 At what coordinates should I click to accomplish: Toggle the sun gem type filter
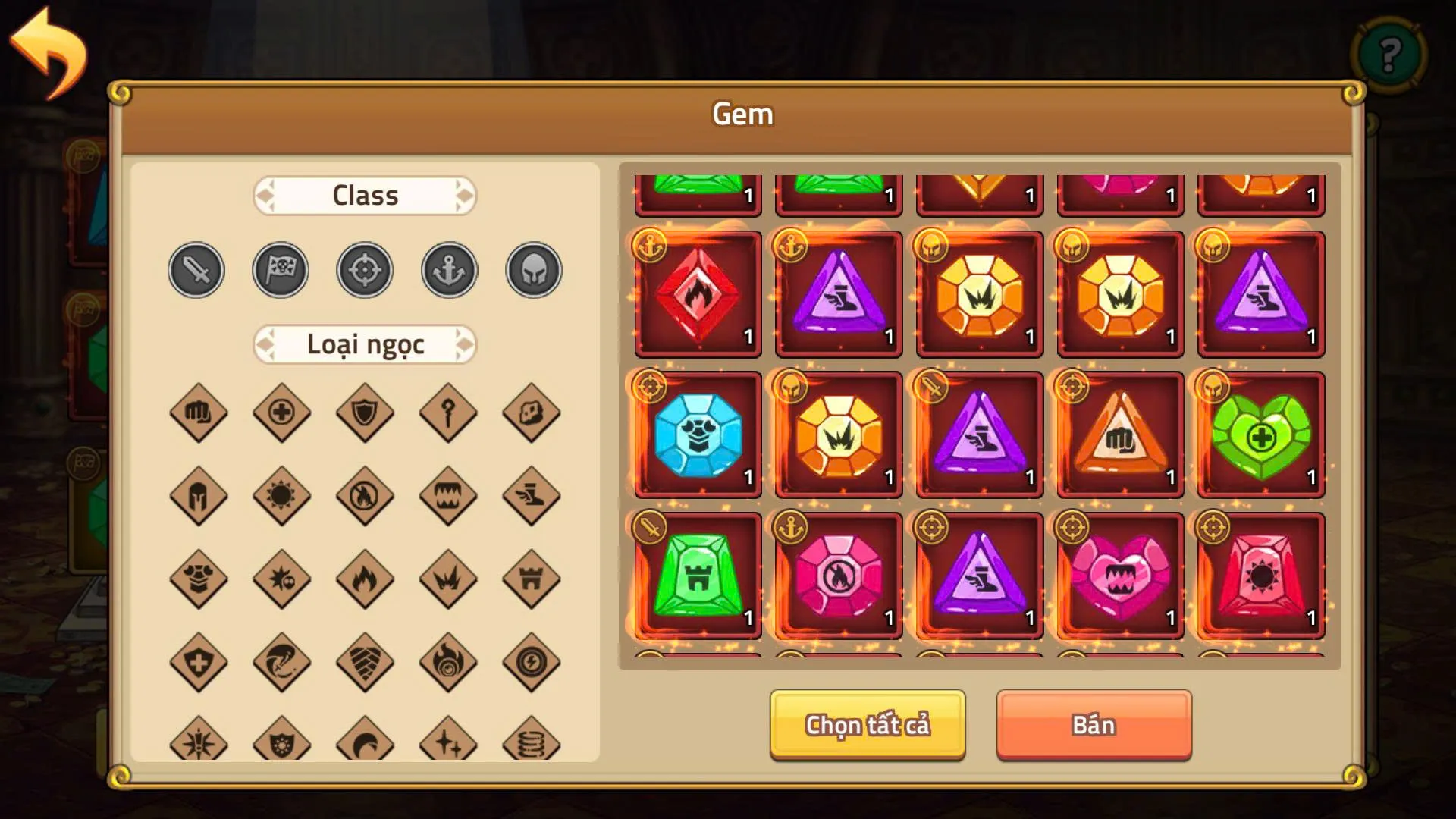281,497
